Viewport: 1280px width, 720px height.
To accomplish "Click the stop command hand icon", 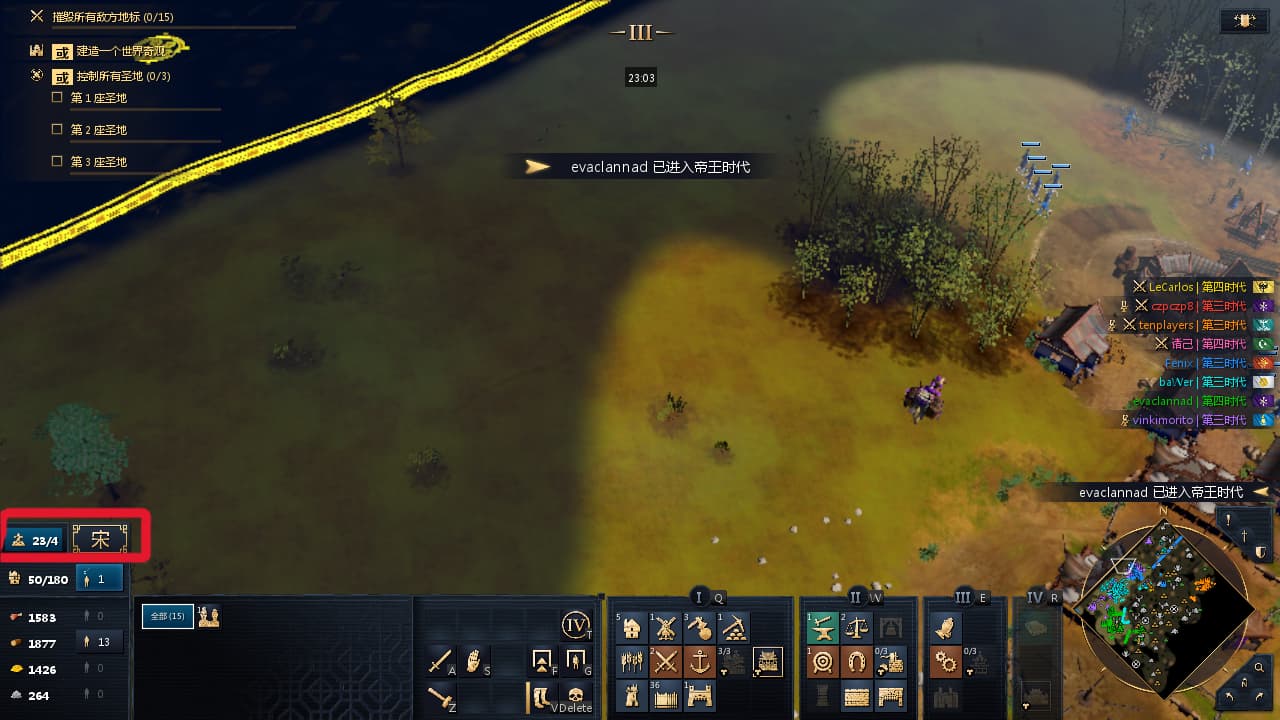I will (x=475, y=661).
